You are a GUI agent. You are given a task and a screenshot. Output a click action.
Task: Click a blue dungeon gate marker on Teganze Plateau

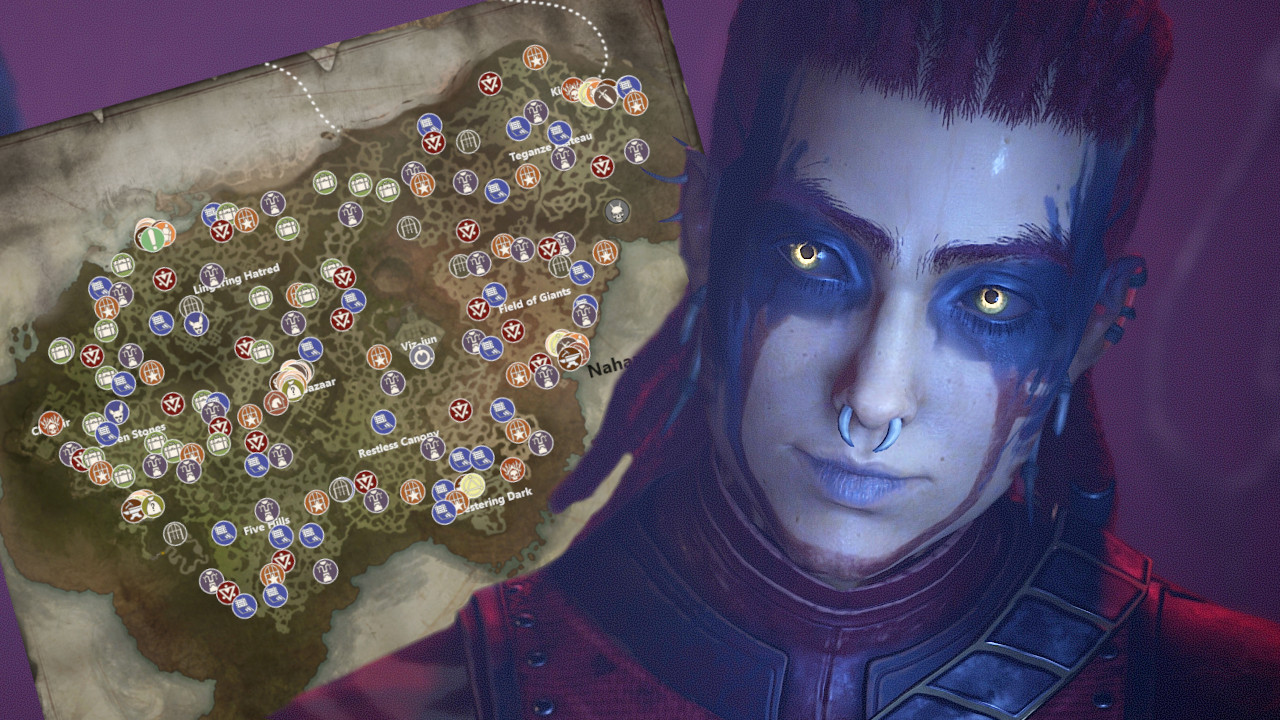[x=557, y=133]
